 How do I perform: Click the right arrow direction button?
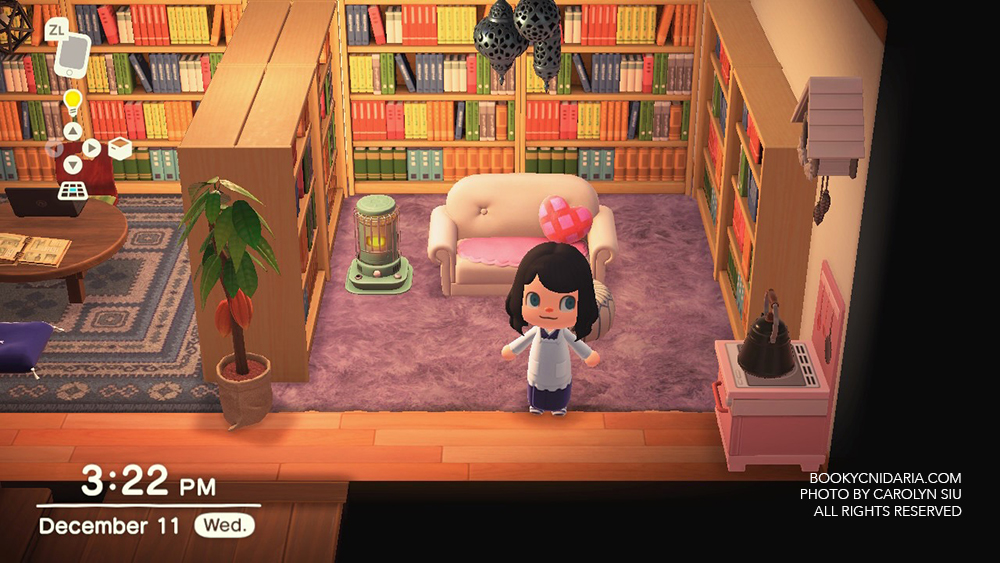(x=91, y=148)
